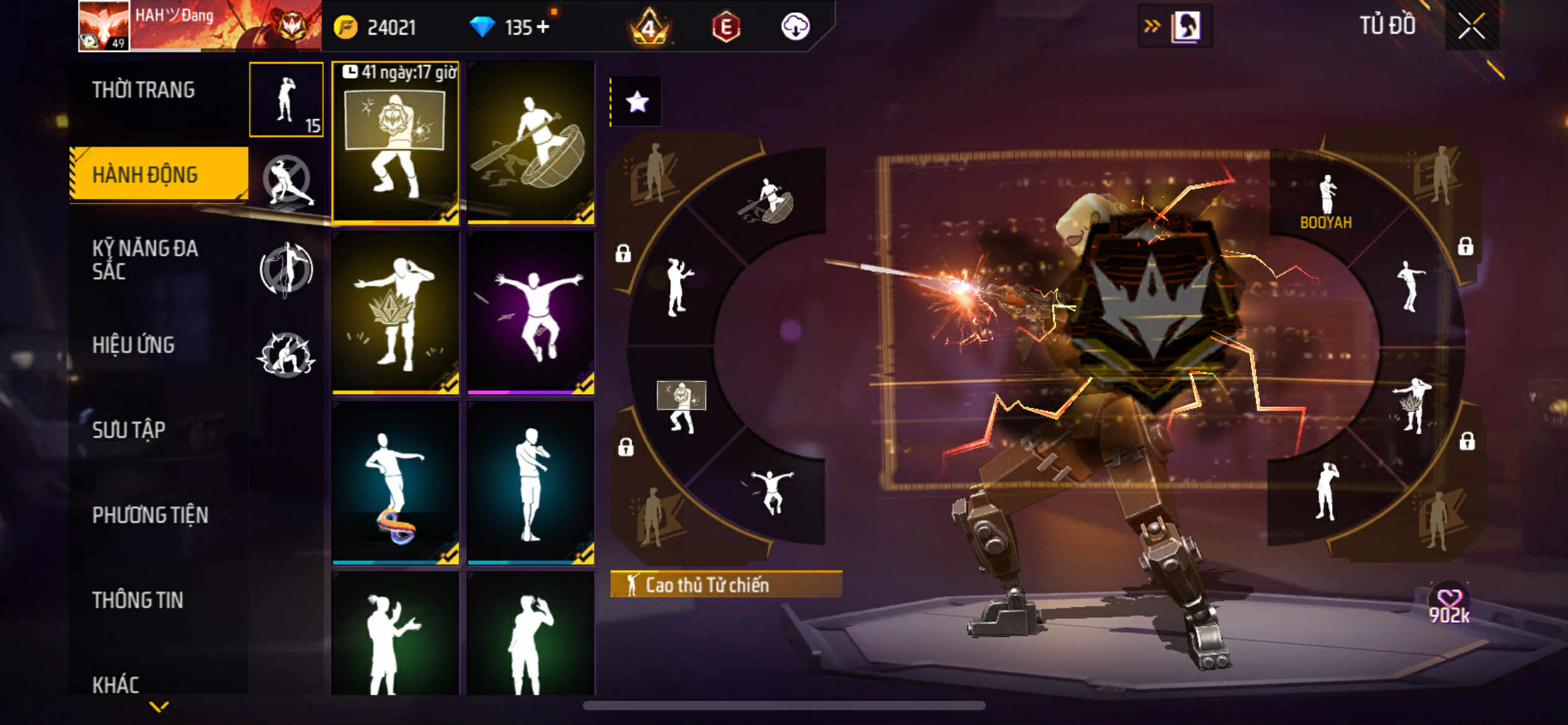
Task: Go to the Sưu Tập section
Action: [129, 430]
